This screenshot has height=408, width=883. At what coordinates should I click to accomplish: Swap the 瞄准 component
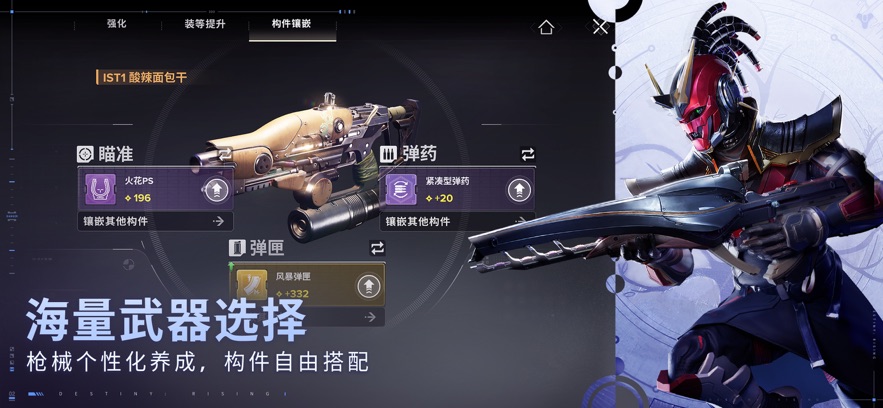[226, 154]
